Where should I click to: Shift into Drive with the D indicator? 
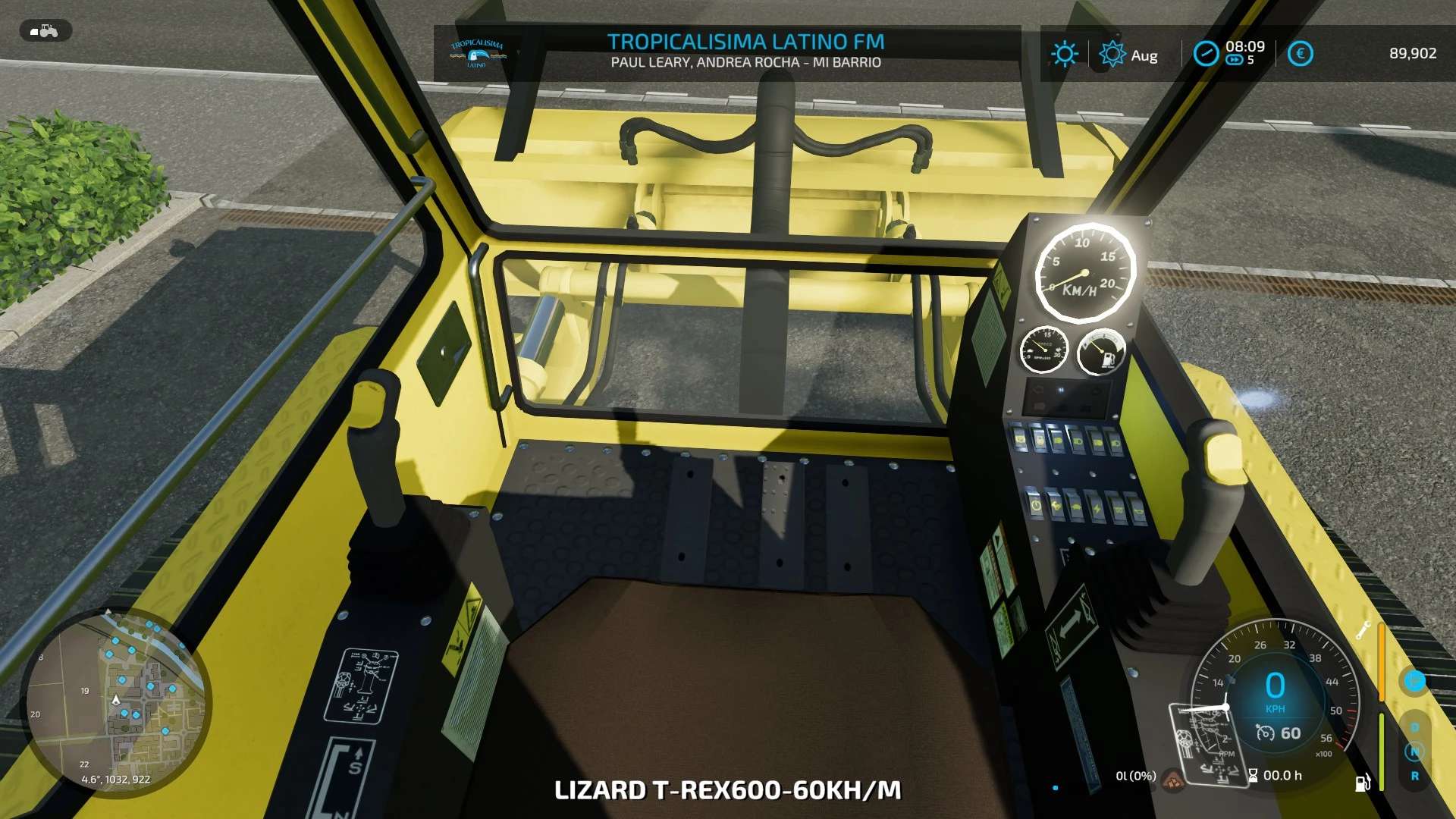[x=1414, y=727]
